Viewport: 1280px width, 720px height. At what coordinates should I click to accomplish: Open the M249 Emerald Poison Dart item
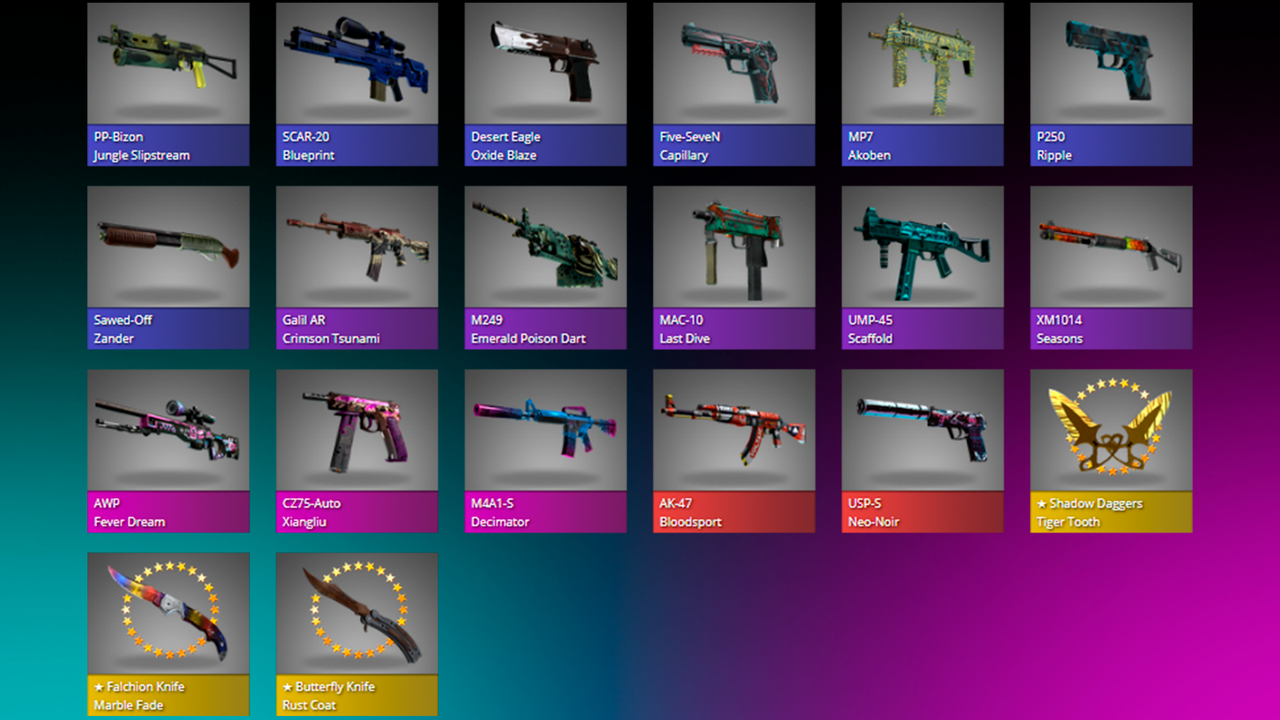pyautogui.click(x=545, y=267)
